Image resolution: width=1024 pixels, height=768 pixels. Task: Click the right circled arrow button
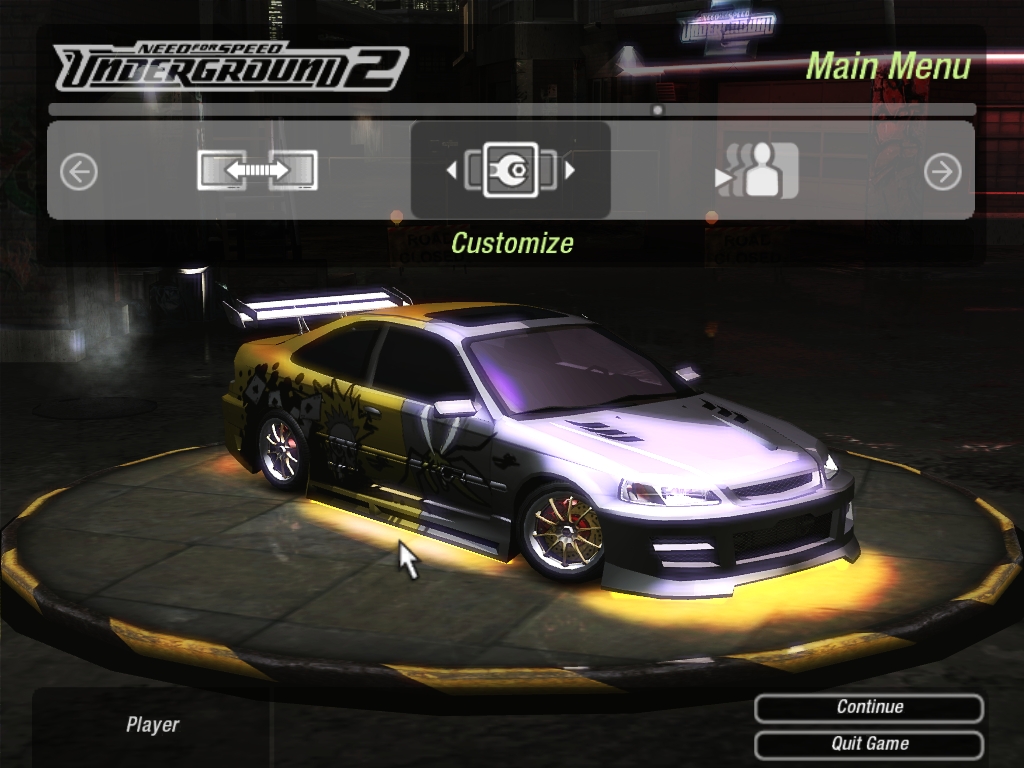coord(942,172)
